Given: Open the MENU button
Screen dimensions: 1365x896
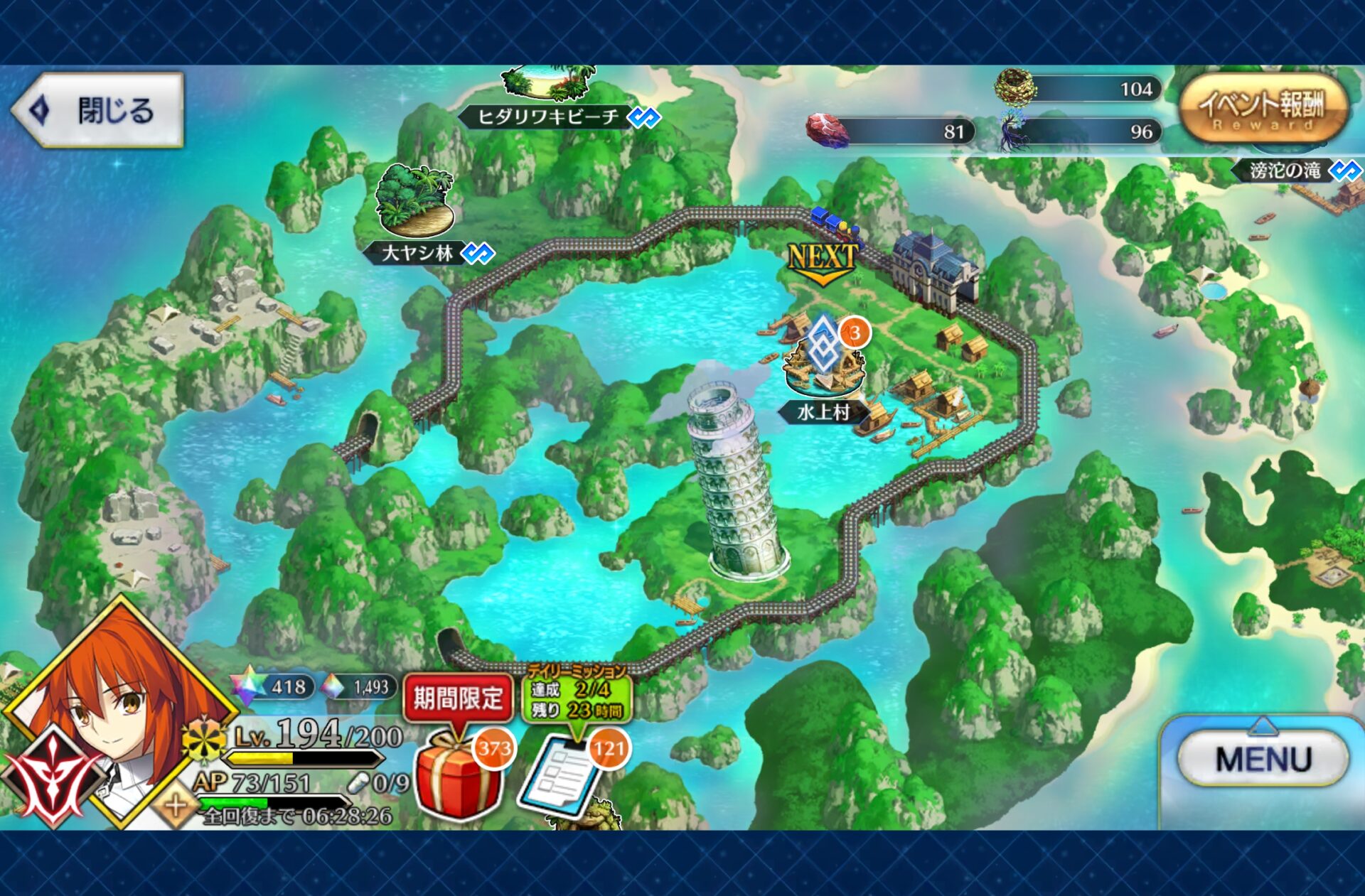Looking at the screenshot, I should (1263, 759).
